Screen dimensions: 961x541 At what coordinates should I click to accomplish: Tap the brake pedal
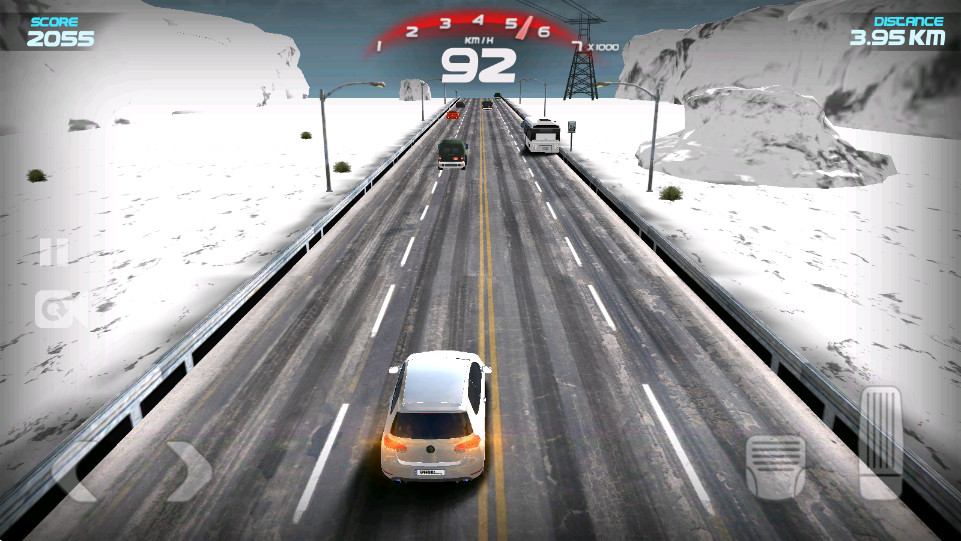tap(775, 466)
